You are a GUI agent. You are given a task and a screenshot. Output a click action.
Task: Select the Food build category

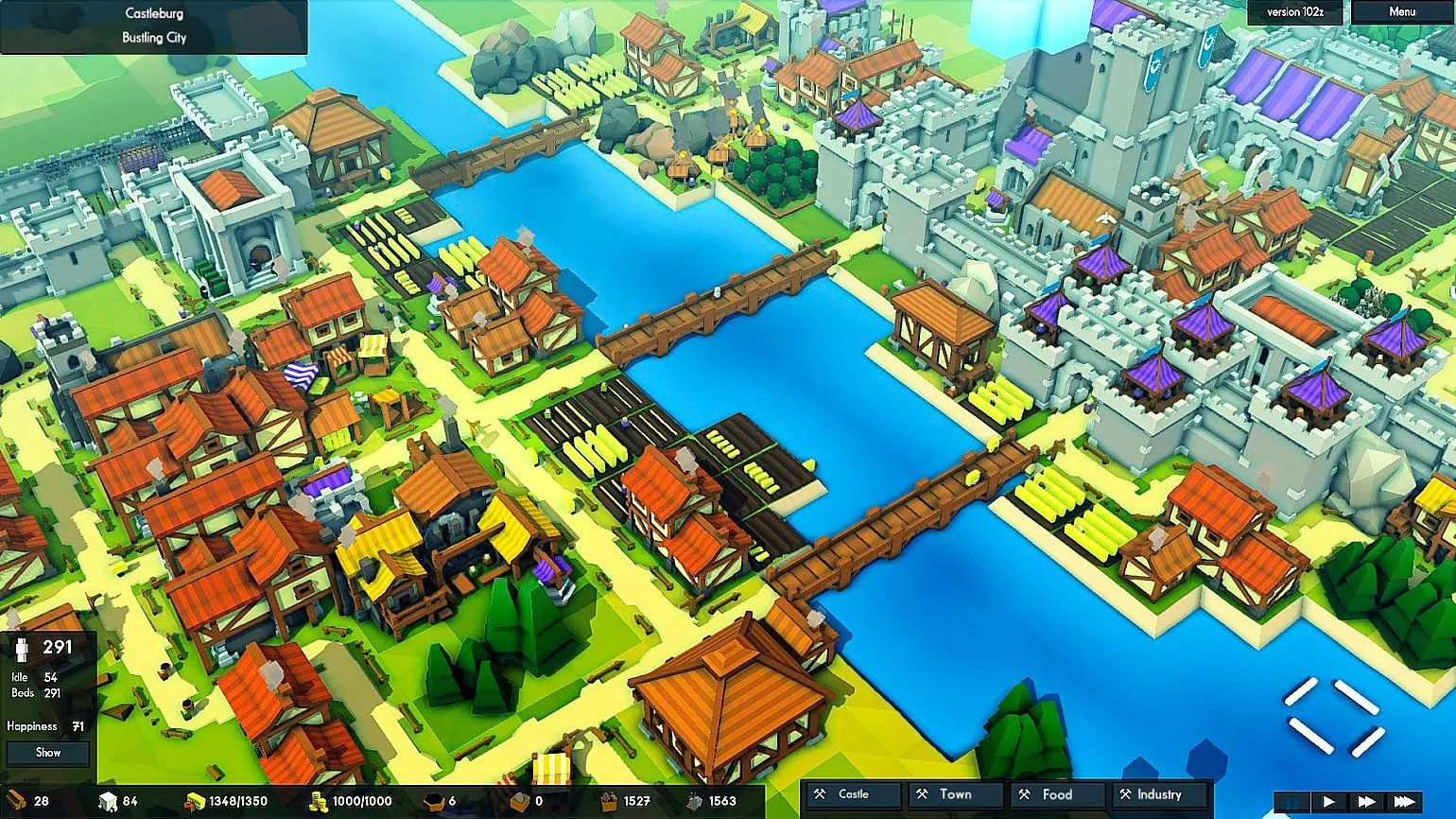tap(1056, 794)
